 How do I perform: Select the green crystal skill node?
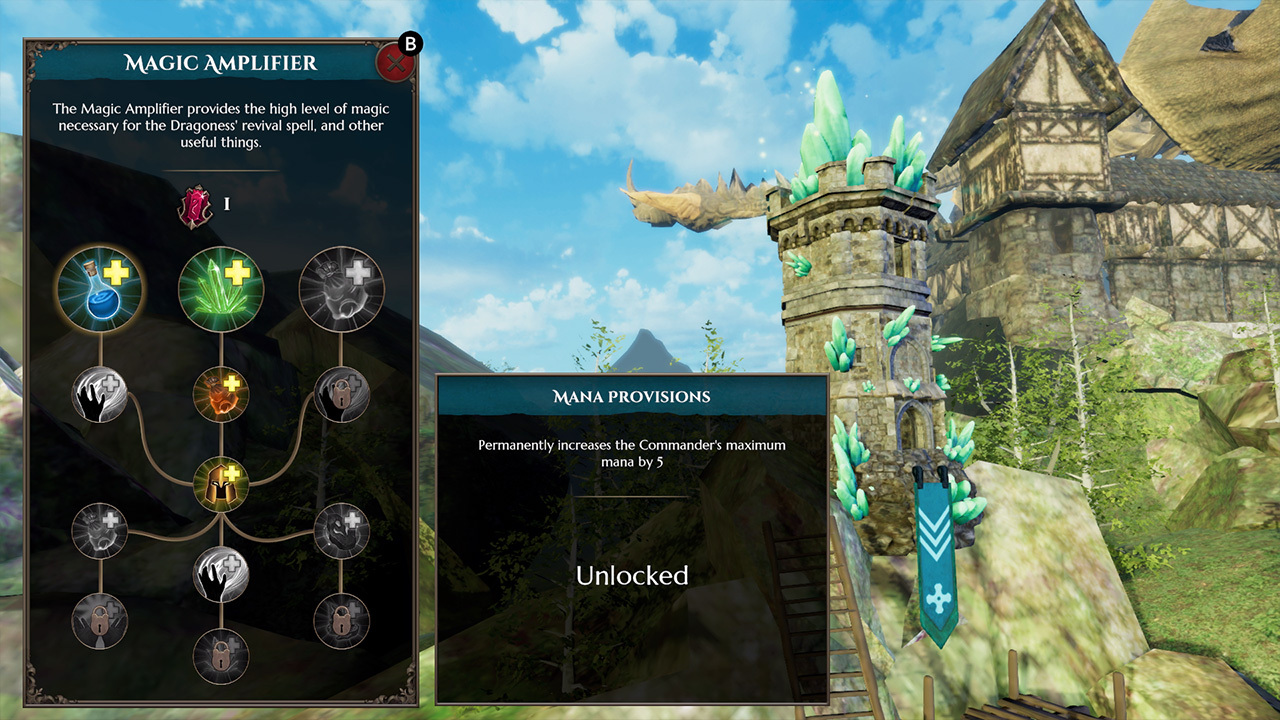[x=220, y=288]
